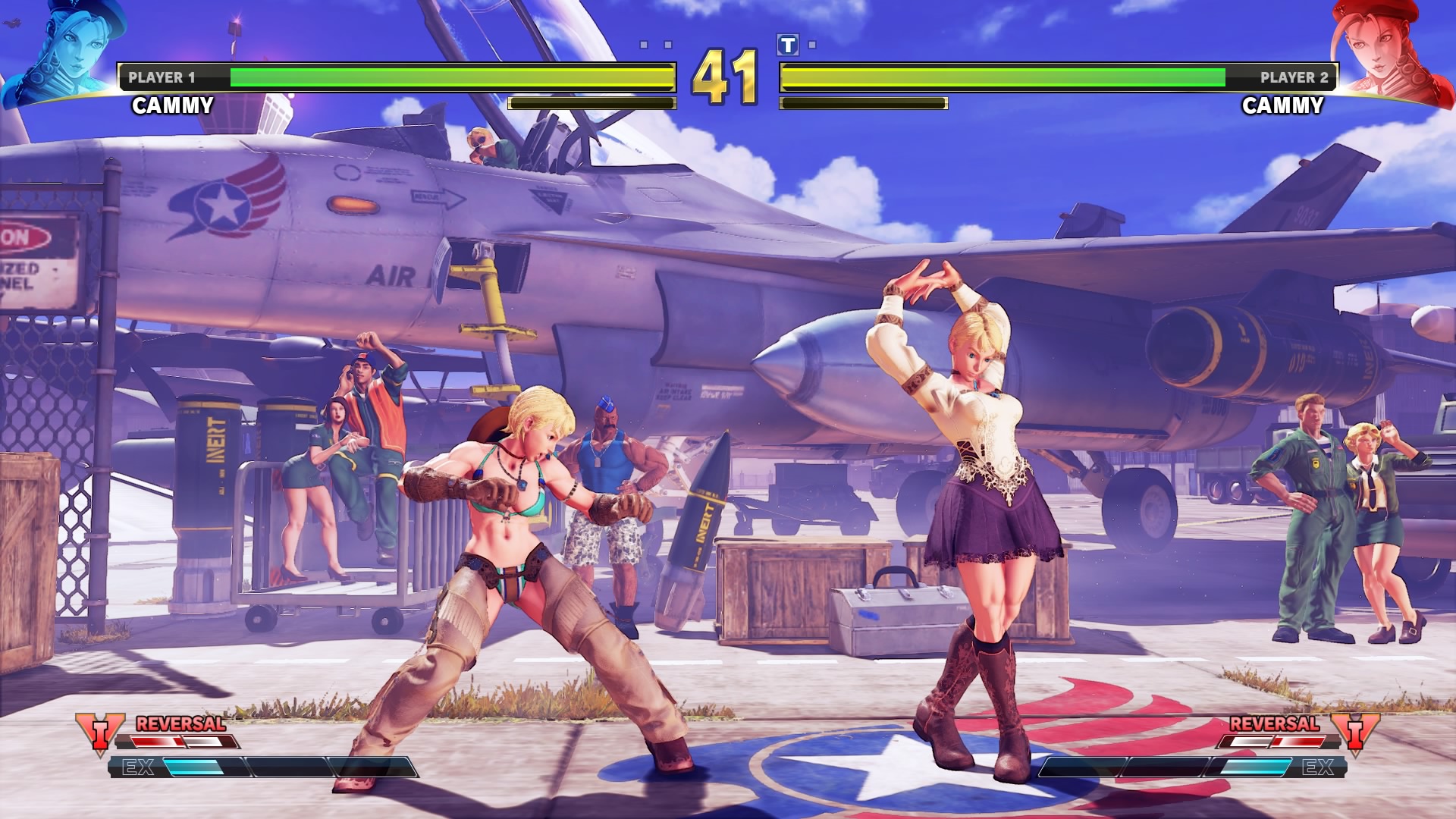Click the blue T icon above the timer
Image resolution: width=1456 pixels, height=819 pixels.
[x=788, y=45]
